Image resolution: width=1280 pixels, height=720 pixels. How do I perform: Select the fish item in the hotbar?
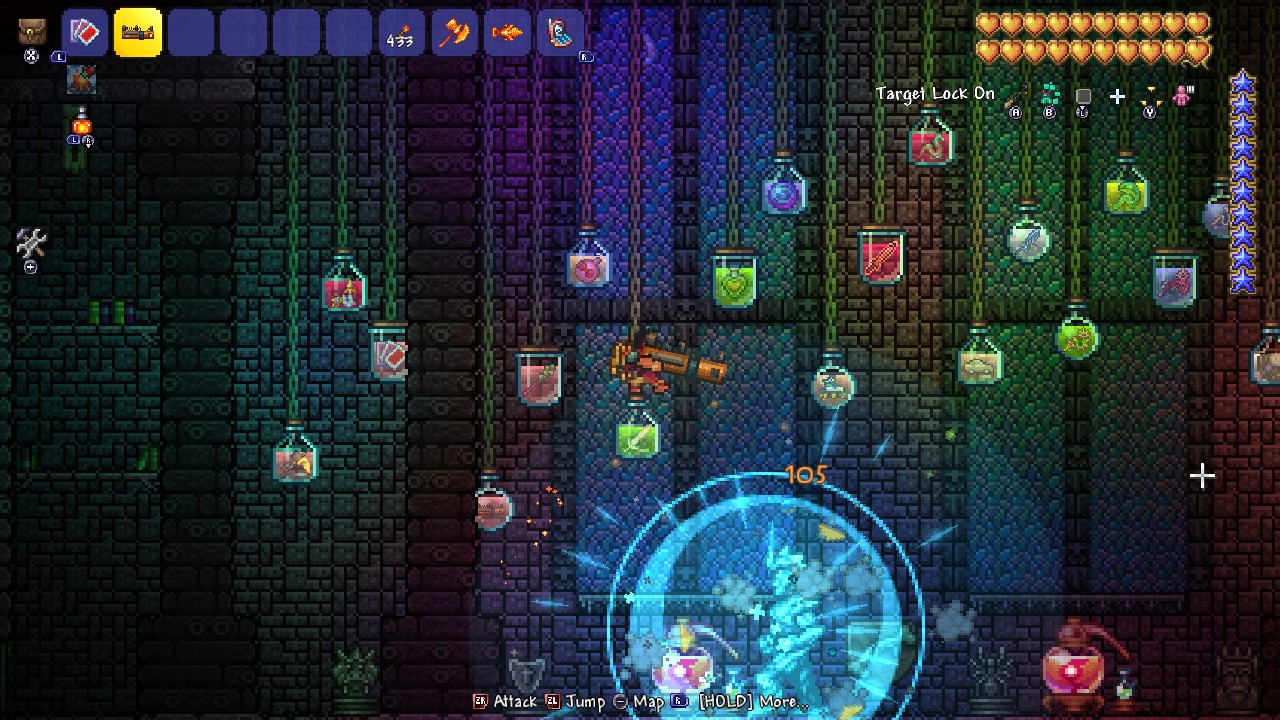(507, 32)
